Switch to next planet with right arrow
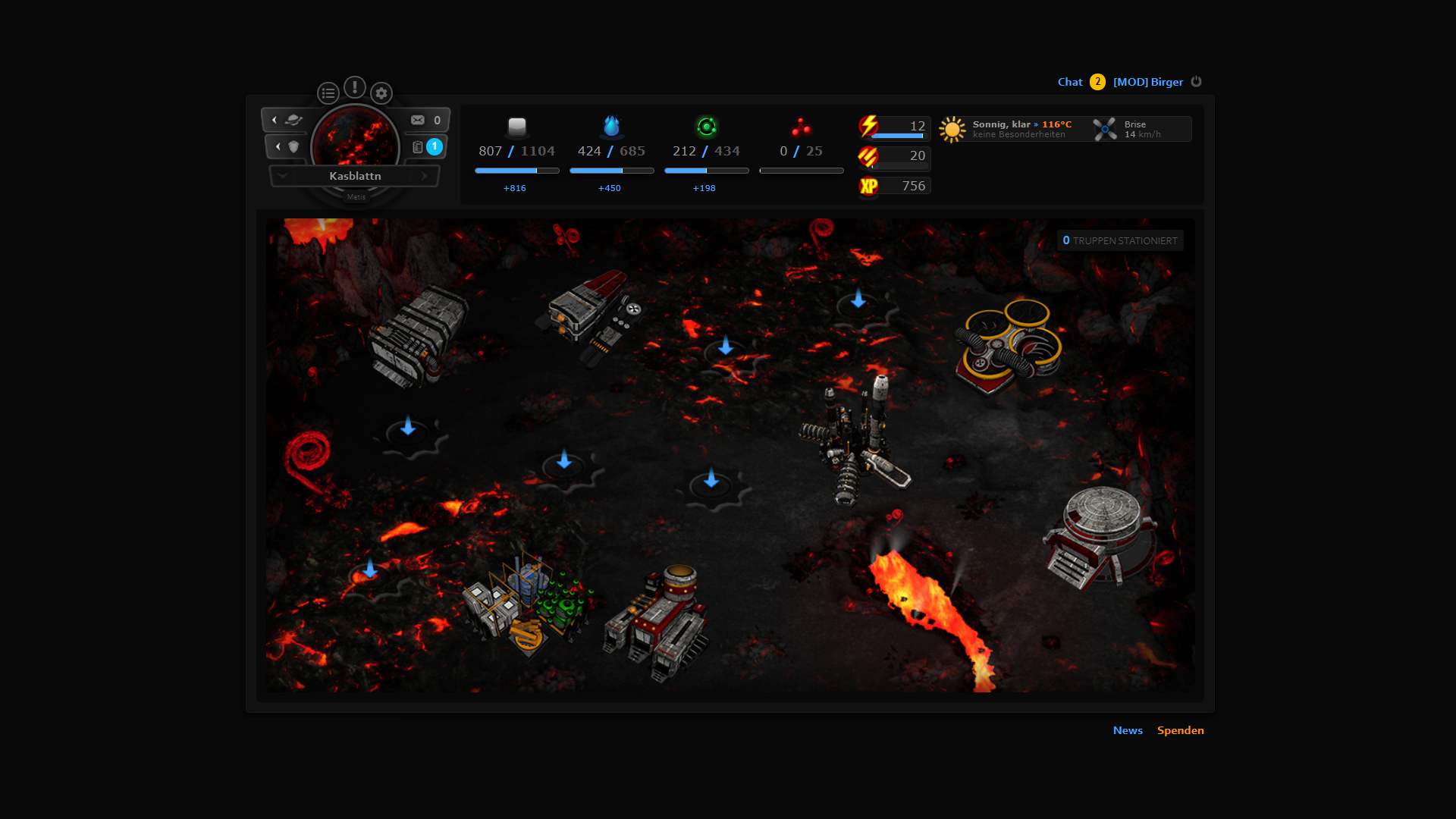1456x819 pixels. (x=425, y=176)
